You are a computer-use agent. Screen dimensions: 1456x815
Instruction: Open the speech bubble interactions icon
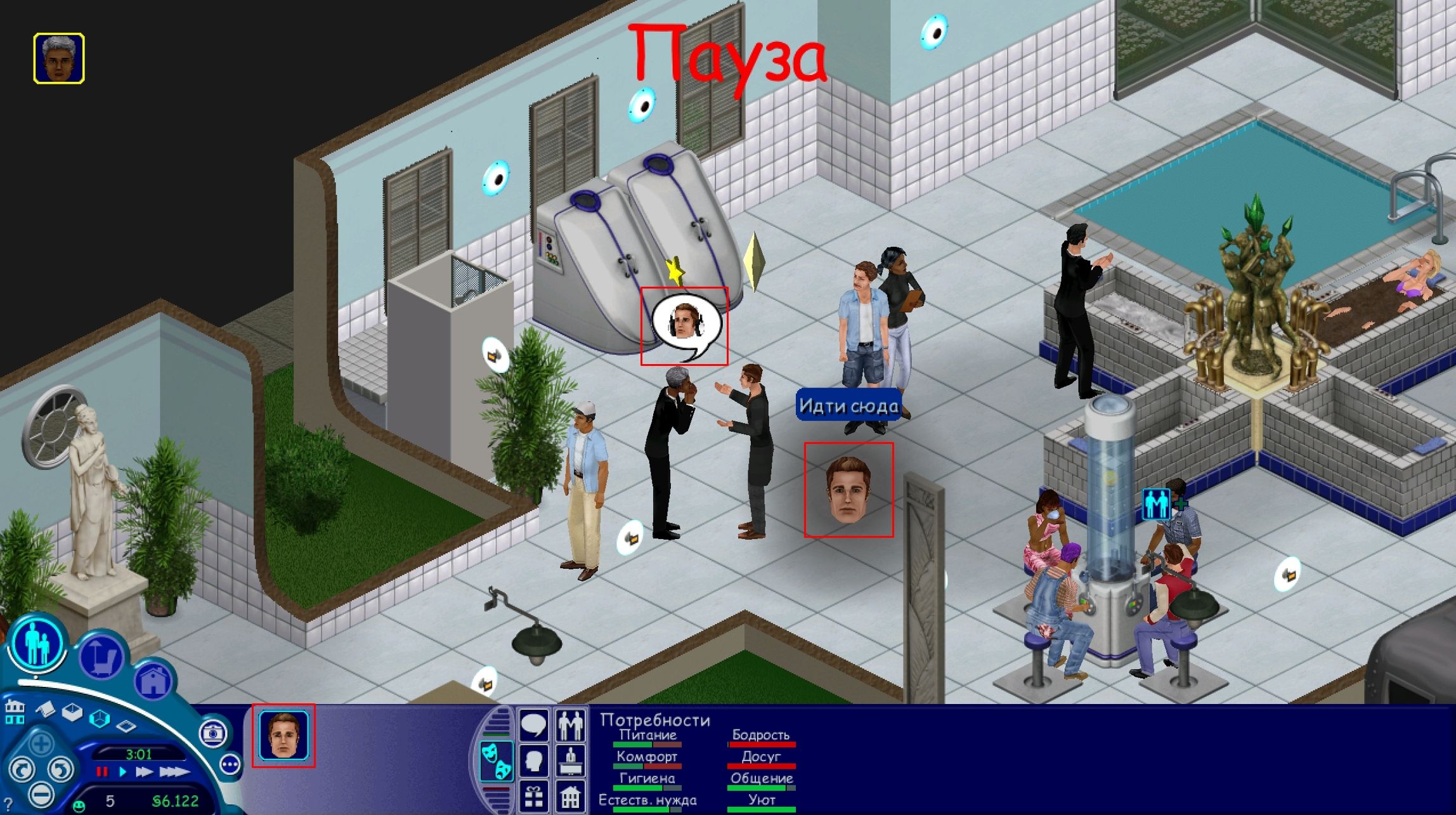pos(535,724)
